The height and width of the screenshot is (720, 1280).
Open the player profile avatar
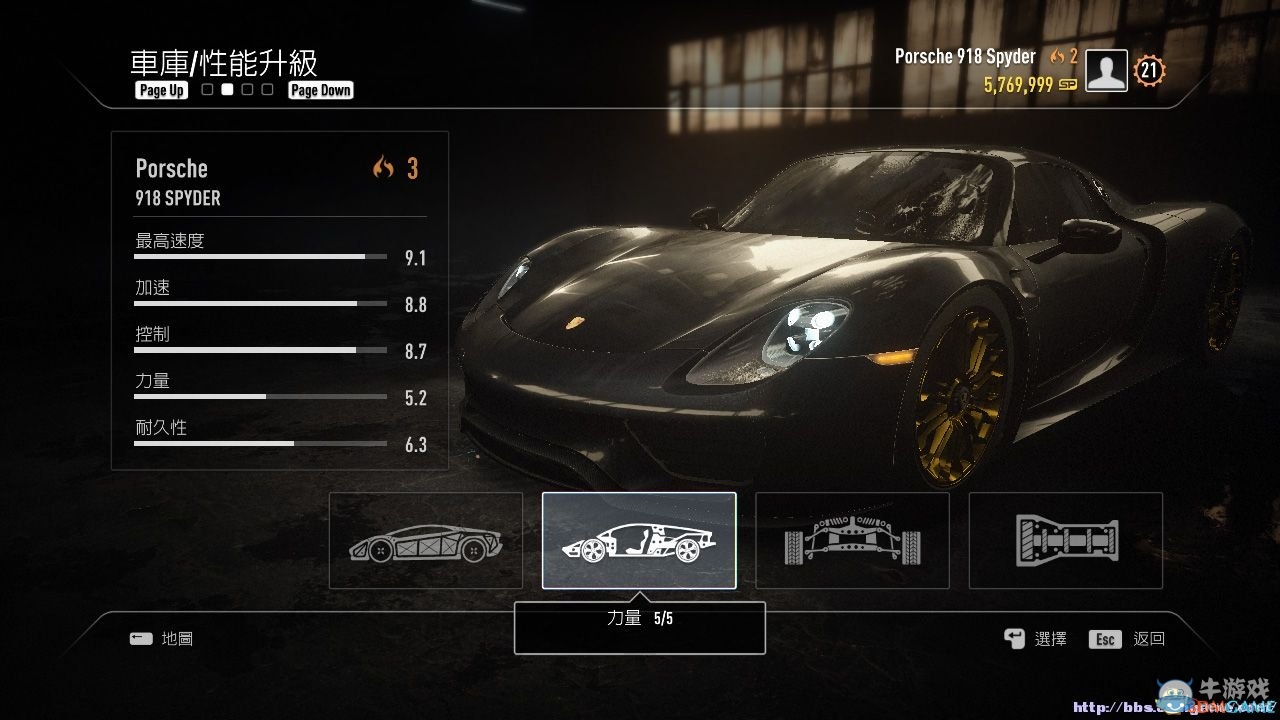[1105, 70]
